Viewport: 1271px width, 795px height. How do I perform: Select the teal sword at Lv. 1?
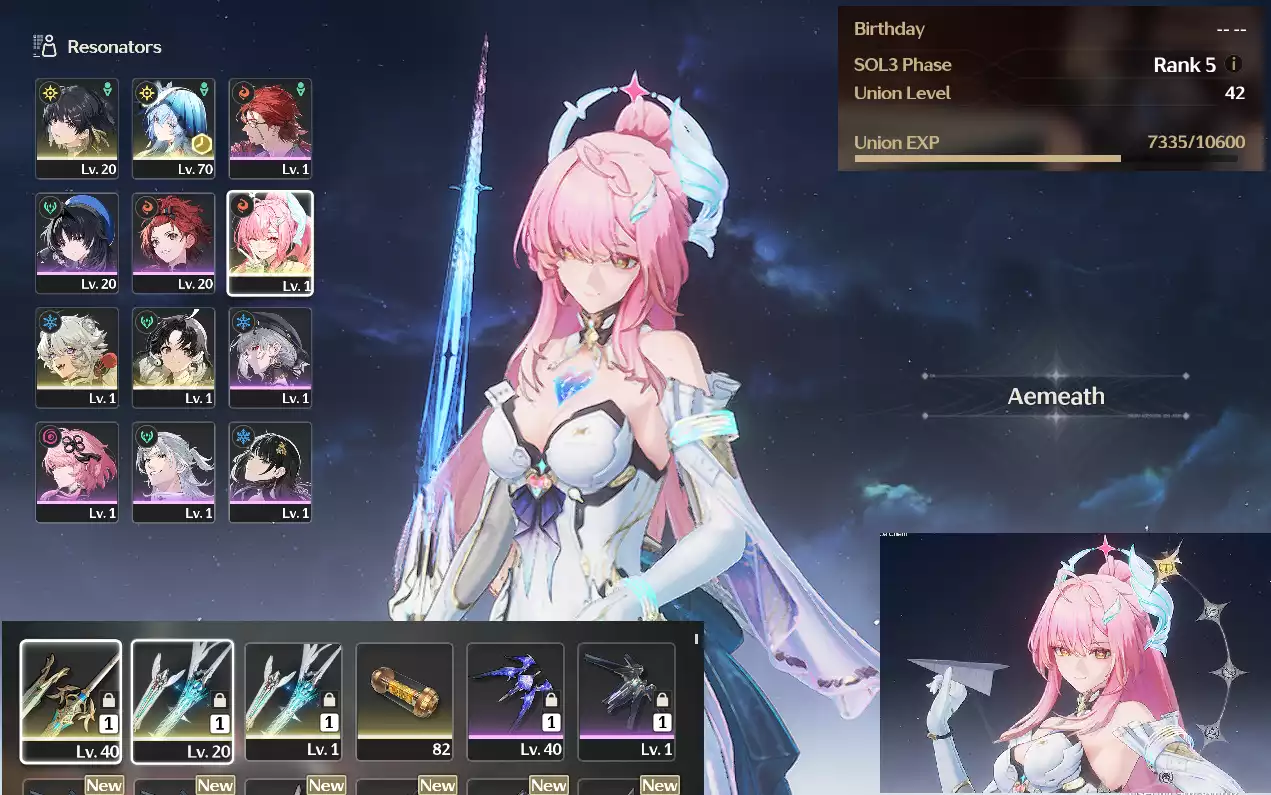pyautogui.click(x=293, y=700)
